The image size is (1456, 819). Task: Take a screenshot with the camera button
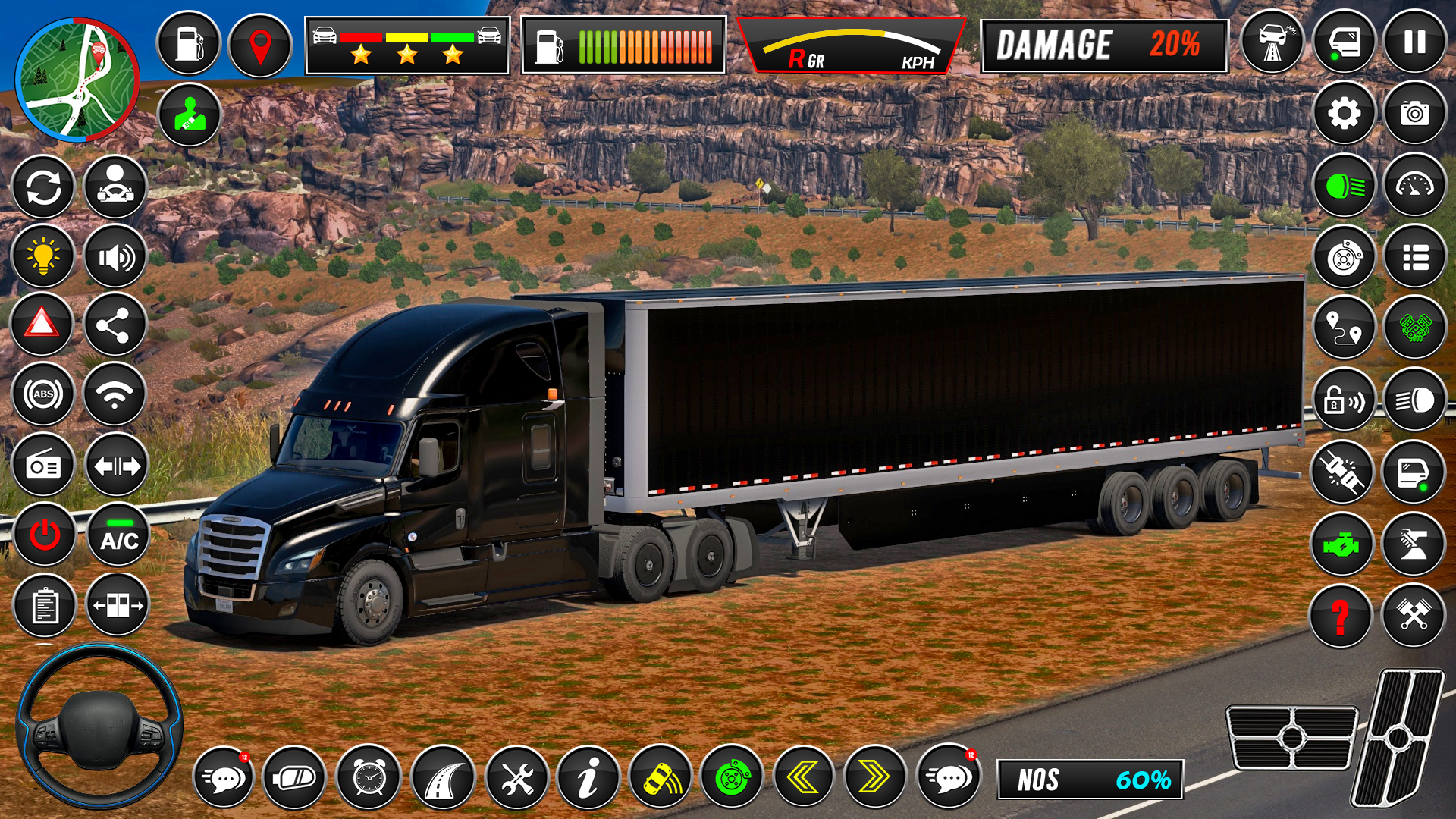[1414, 115]
